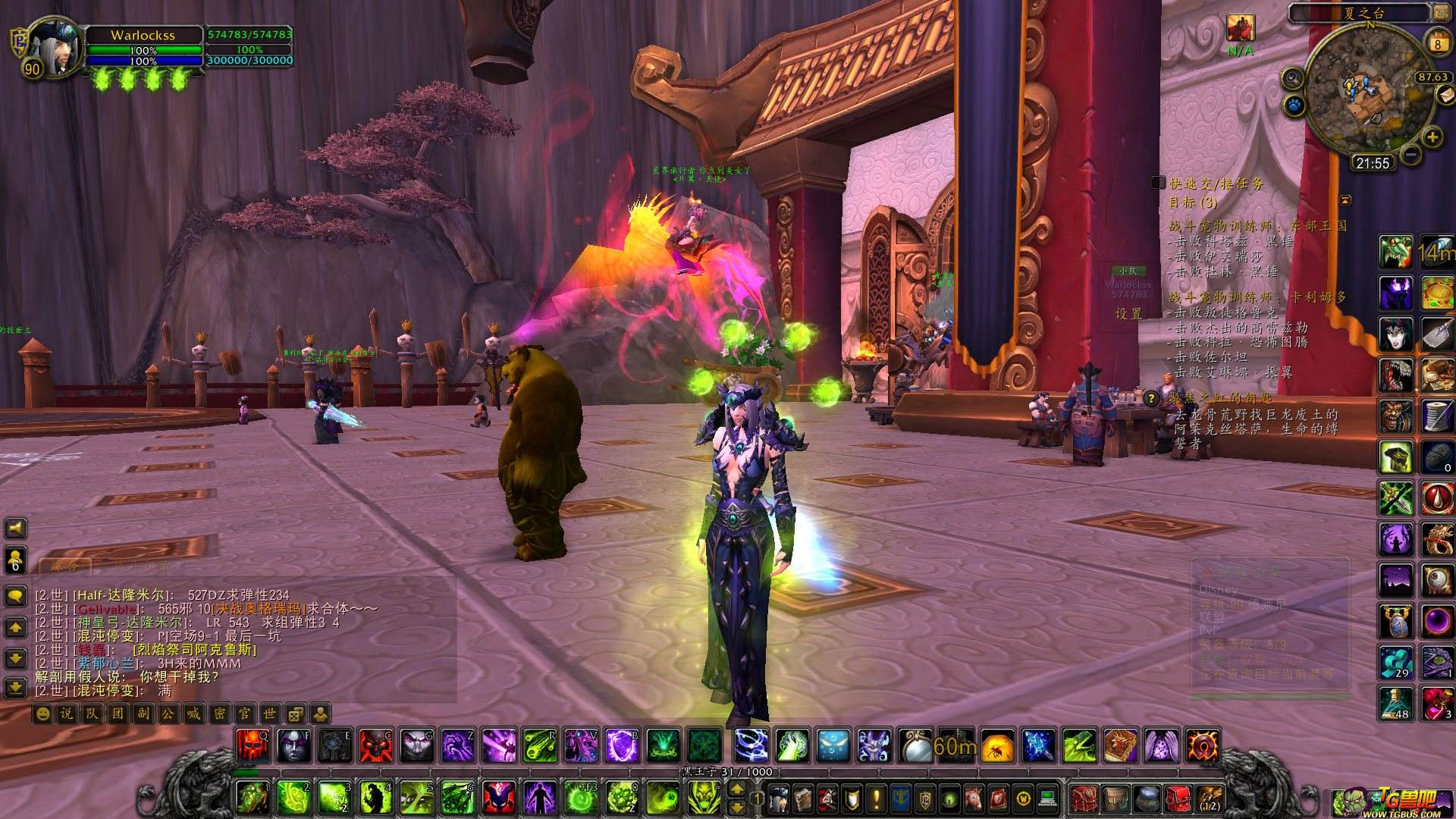Collapse the quest objective tracker
Screen dimensions: 1456x819
click(x=1345, y=200)
